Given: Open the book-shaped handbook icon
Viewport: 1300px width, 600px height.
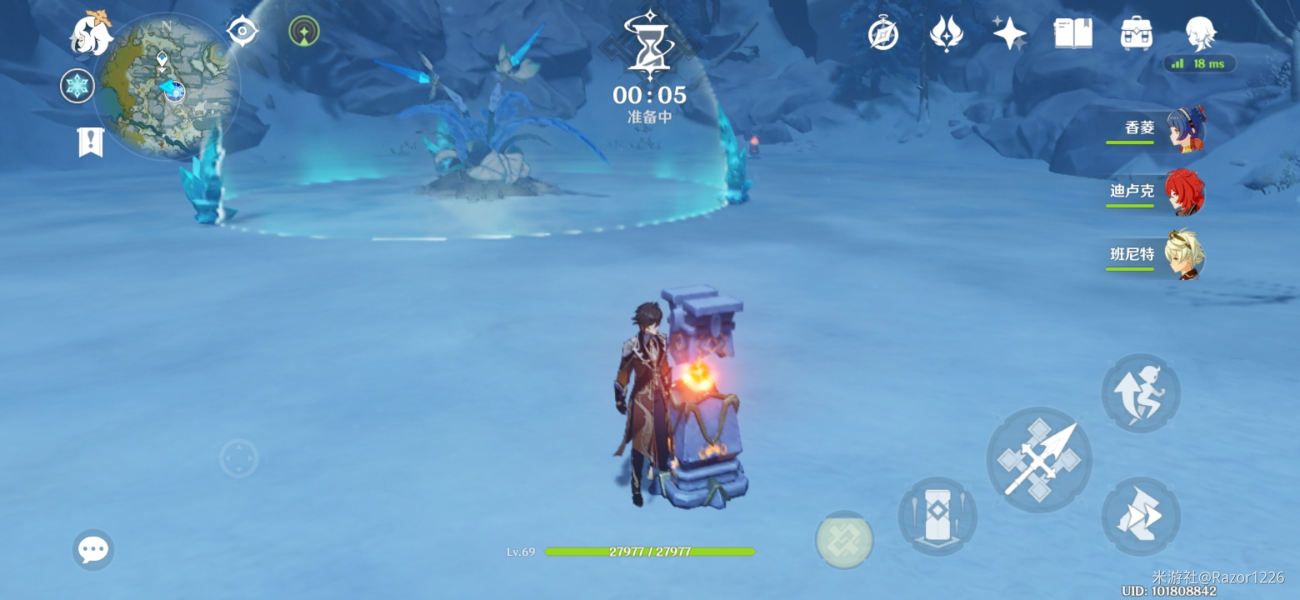Looking at the screenshot, I should coord(1072,34).
